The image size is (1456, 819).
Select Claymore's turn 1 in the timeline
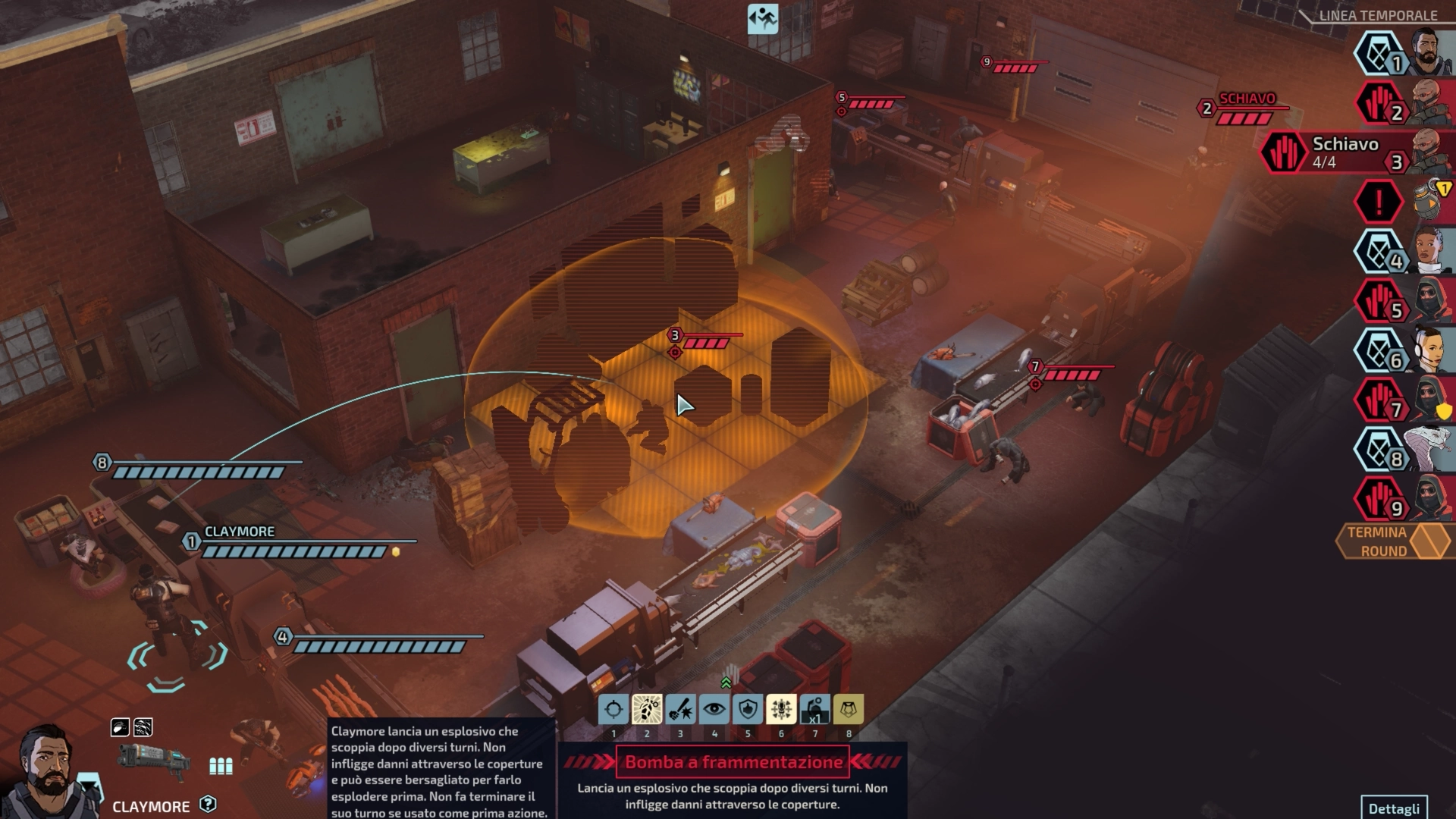click(1404, 53)
